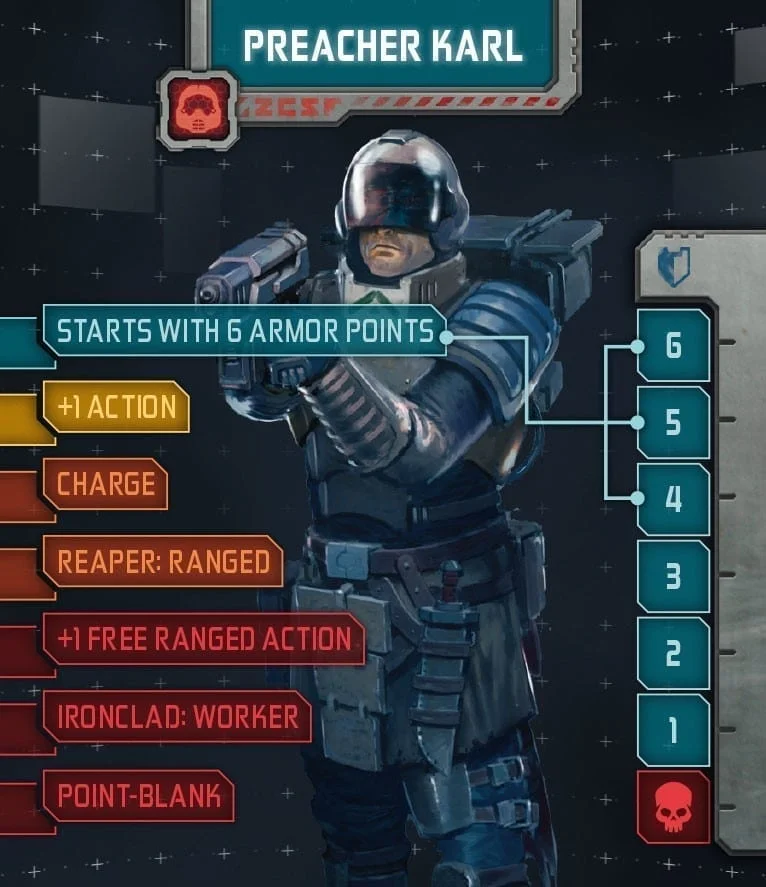The height and width of the screenshot is (887, 766).
Task: Select the Ironclad: Worker skill
Action: [x=177, y=716]
